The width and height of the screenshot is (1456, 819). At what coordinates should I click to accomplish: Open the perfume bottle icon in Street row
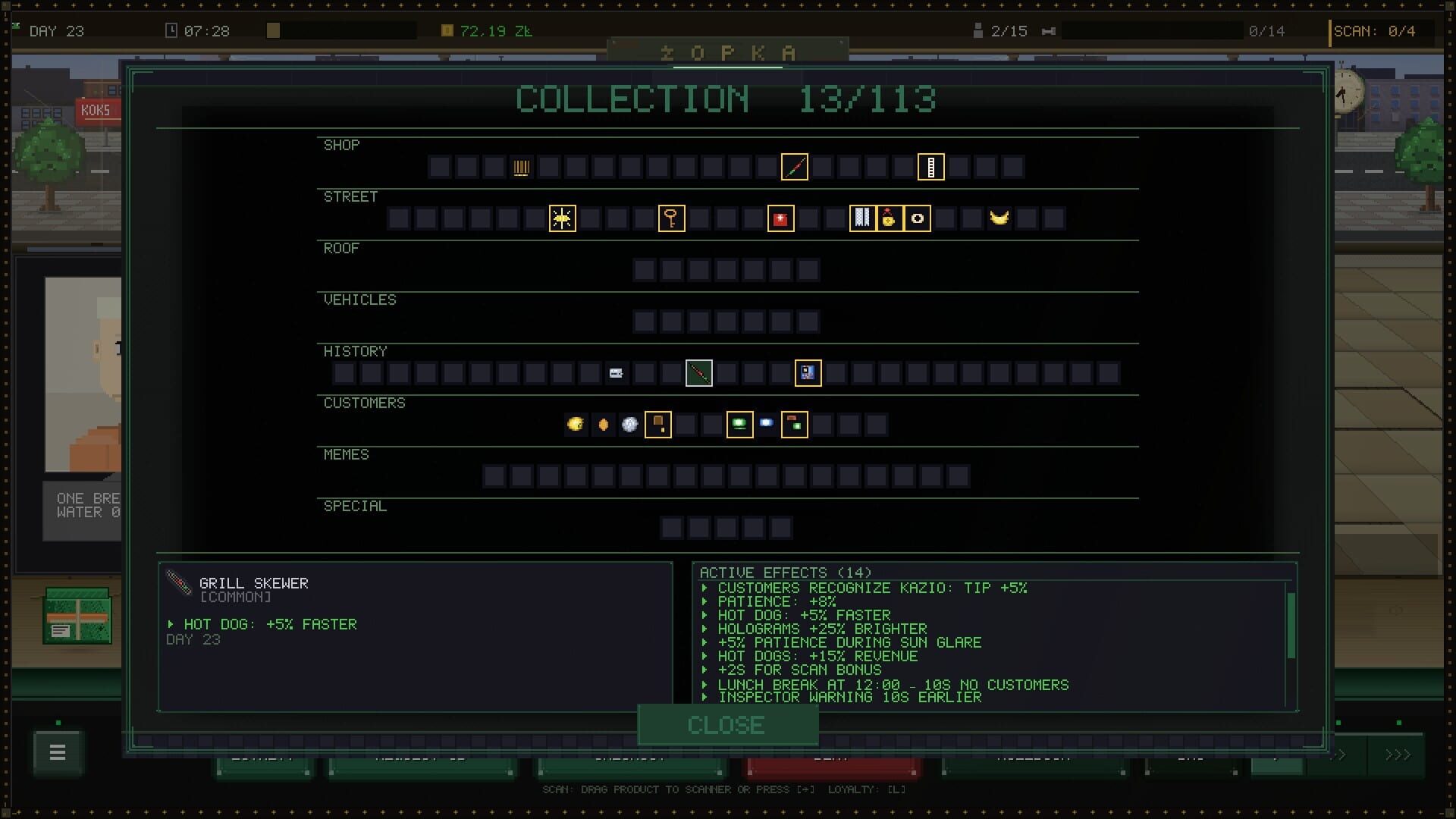(x=890, y=218)
